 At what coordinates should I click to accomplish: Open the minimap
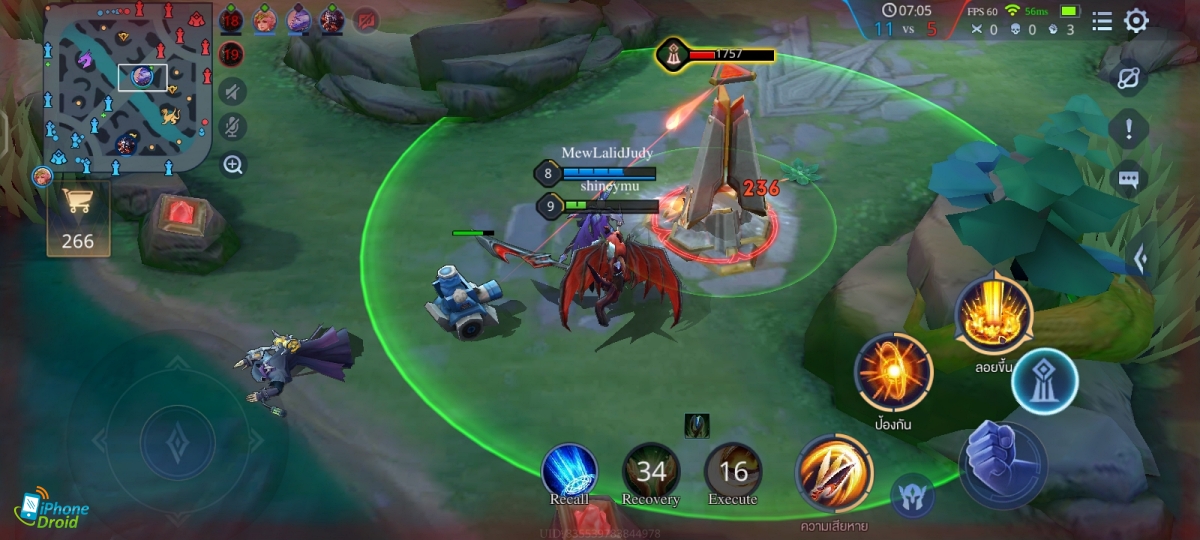point(124,88)
